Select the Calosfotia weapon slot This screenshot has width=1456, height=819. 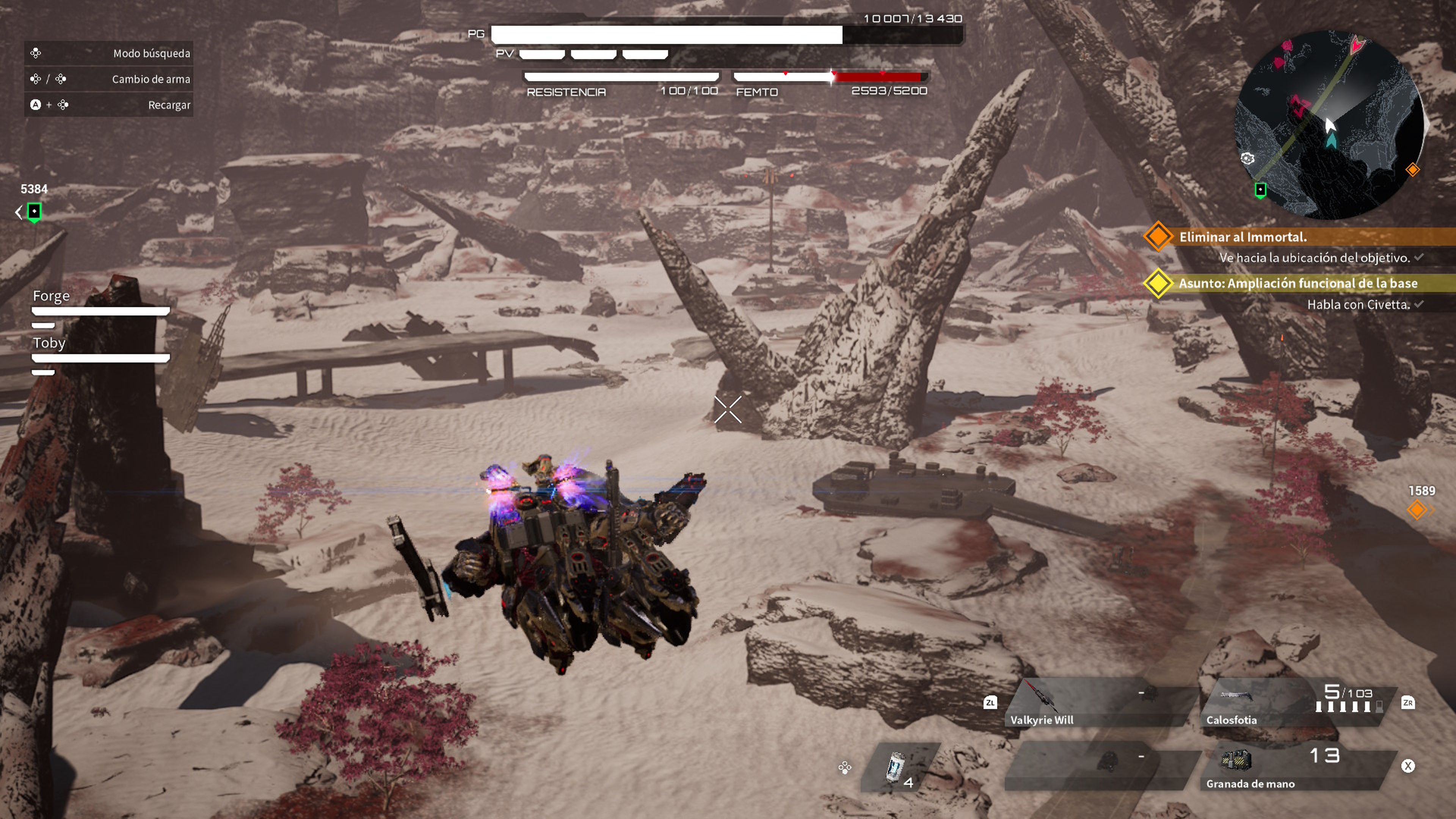pos(1294,704)
